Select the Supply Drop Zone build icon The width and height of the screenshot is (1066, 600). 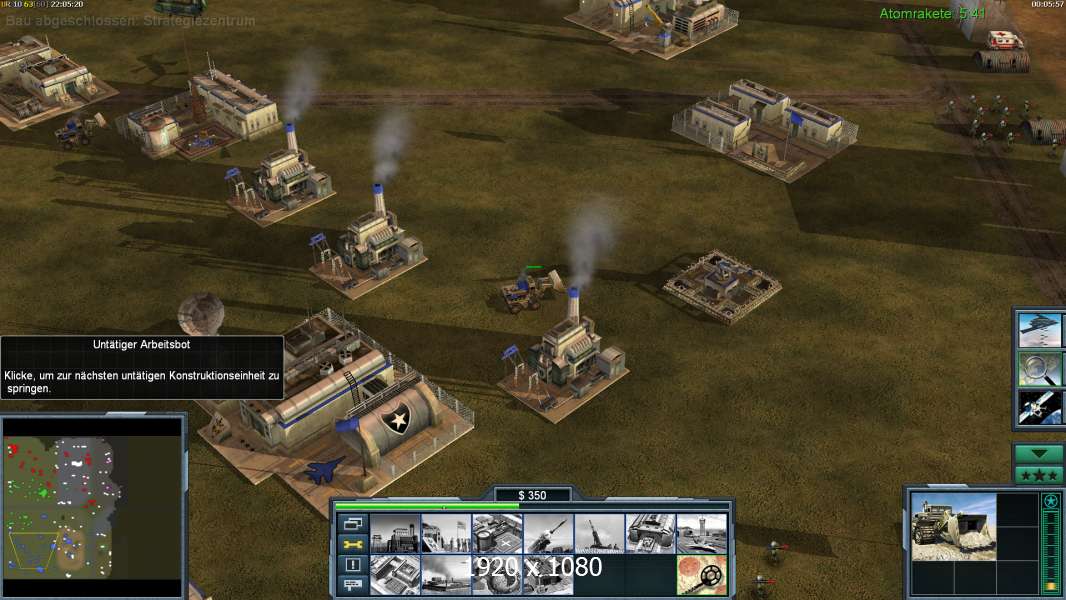click(445, 575)
